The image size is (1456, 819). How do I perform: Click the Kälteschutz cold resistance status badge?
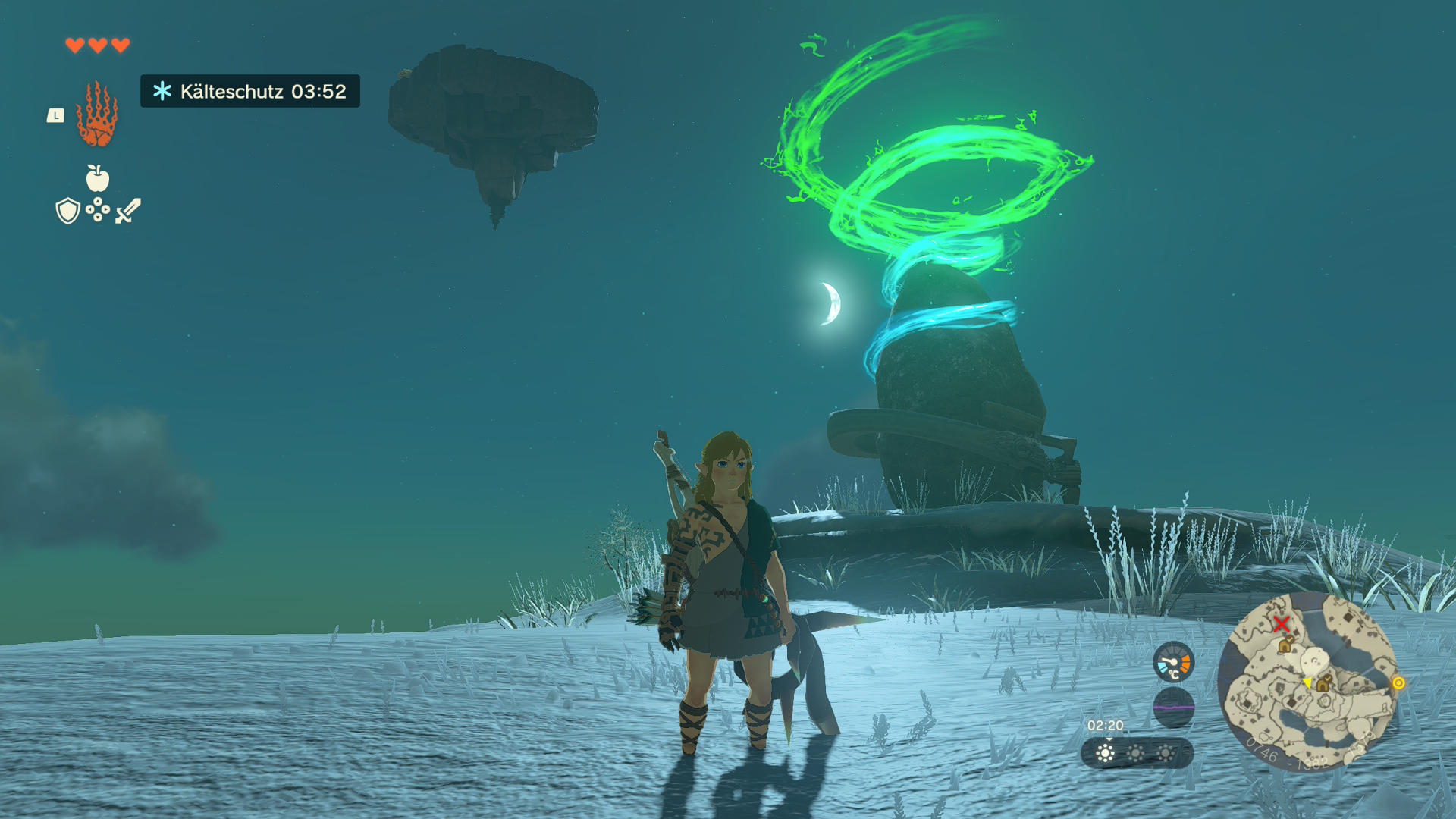[x=250, y=92]
